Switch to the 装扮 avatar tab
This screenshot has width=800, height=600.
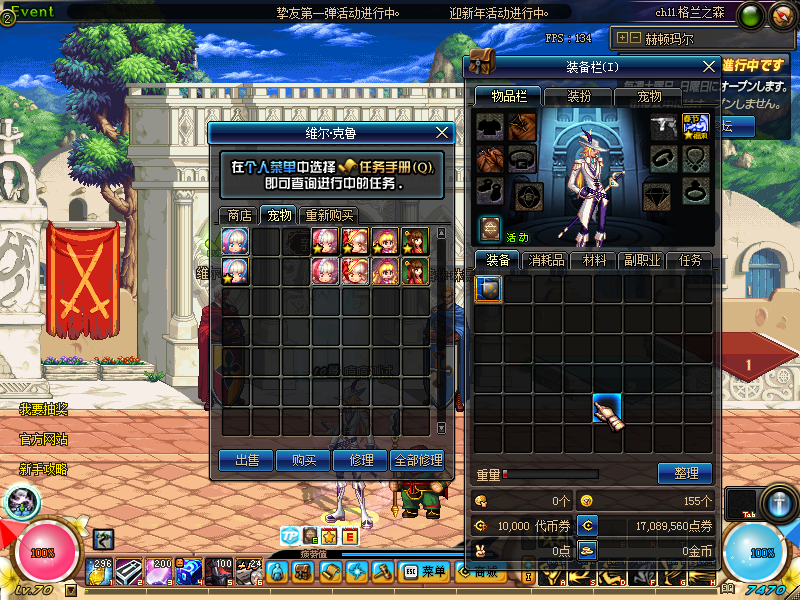click(580, 97)
